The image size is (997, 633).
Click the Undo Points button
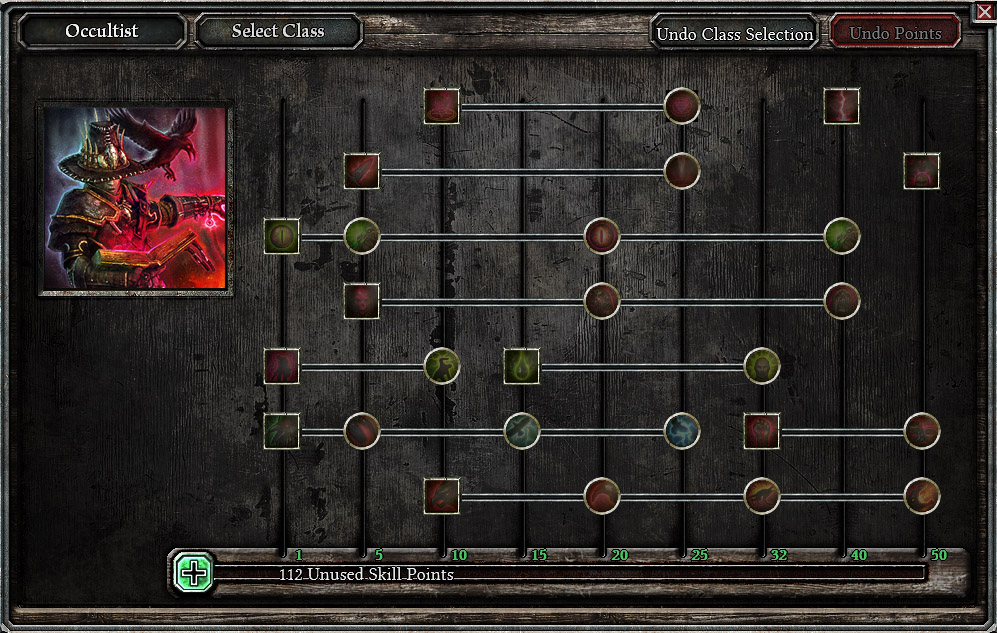(895, 33)
